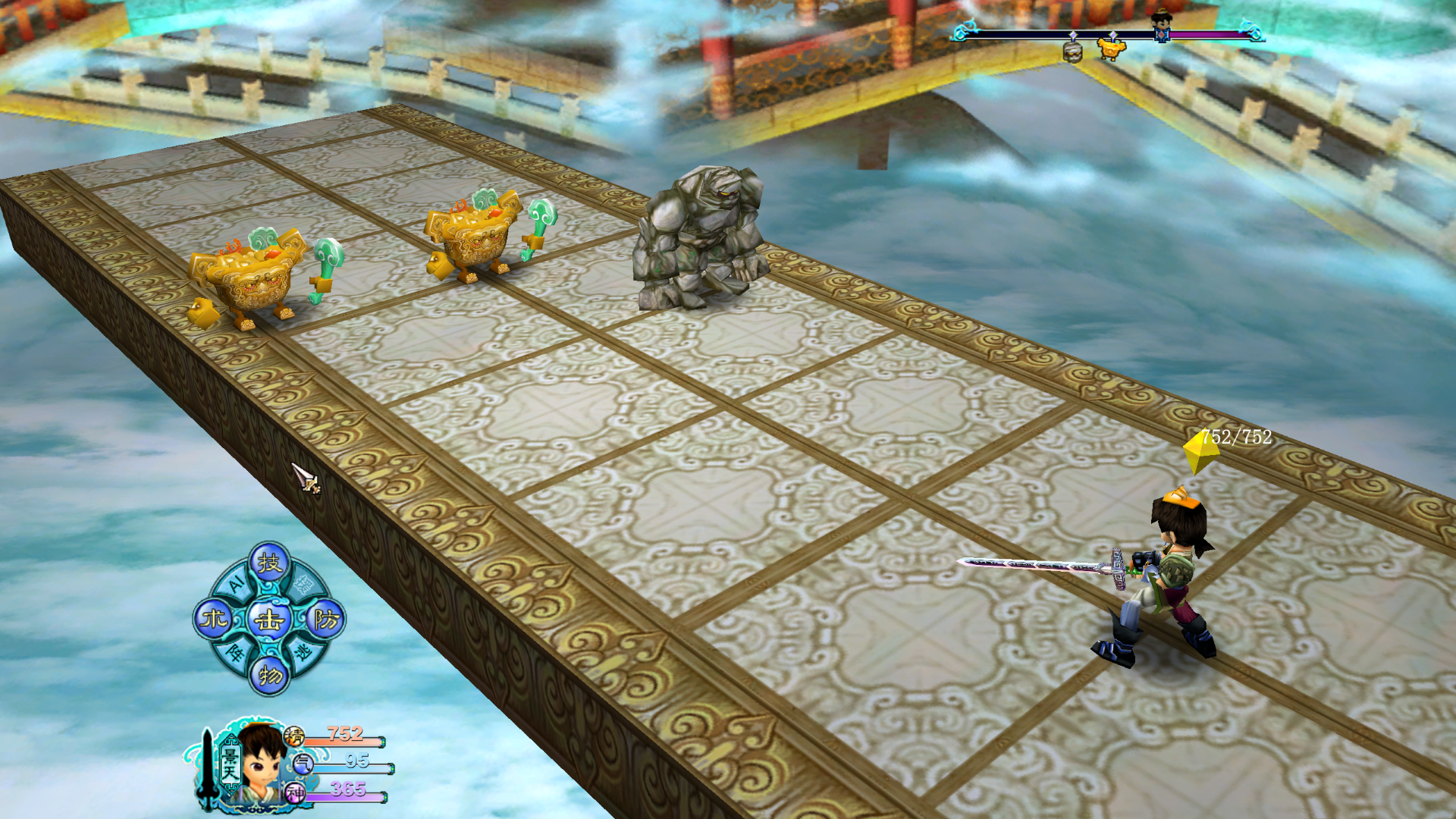Select the 技 (Skill) command orb
The width and height of the screenshot is (1456, 819).
click(269, 563)
